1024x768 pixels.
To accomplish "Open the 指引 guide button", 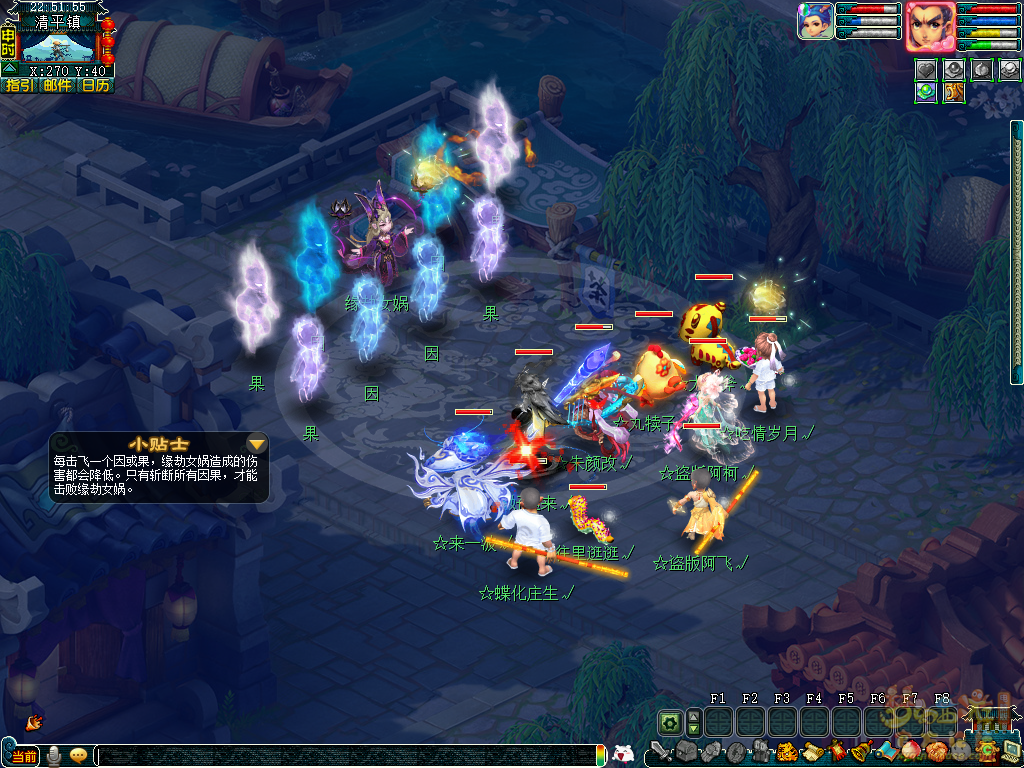I will pos(19,86).
